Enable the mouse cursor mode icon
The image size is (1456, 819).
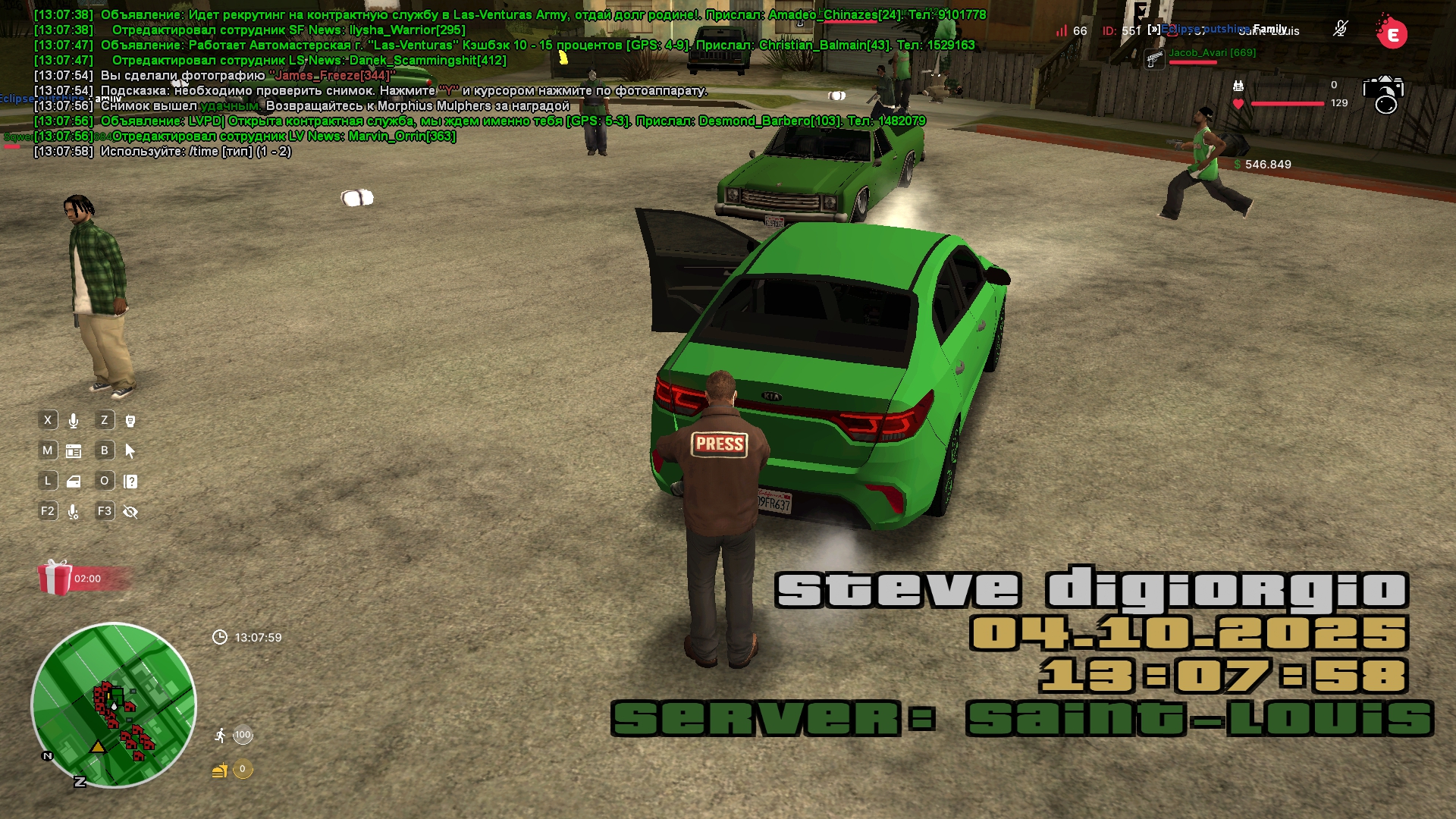[x=130, y=451]
